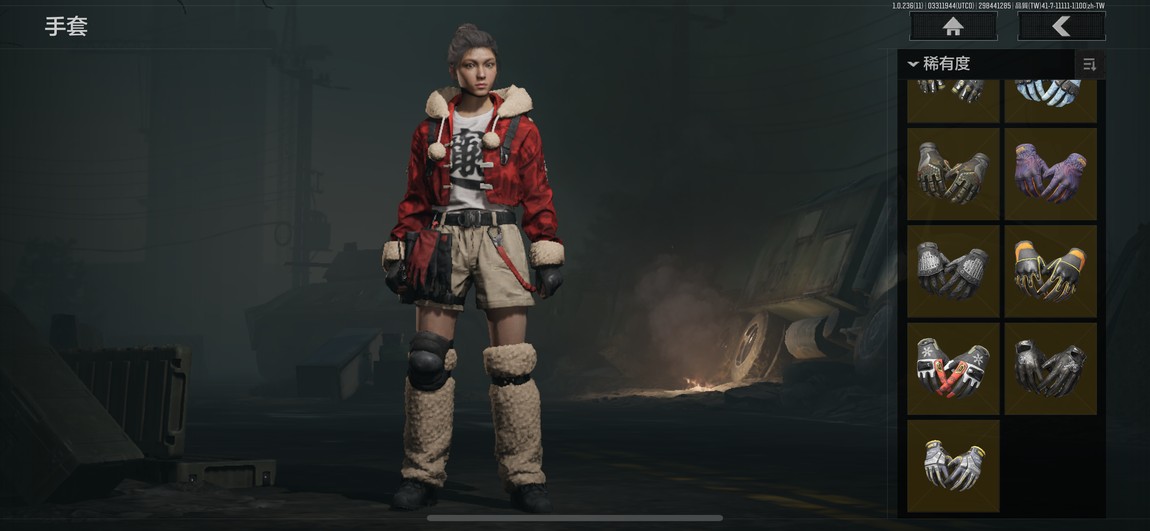
Task: Go to the home screen
Action: point(953,26)
